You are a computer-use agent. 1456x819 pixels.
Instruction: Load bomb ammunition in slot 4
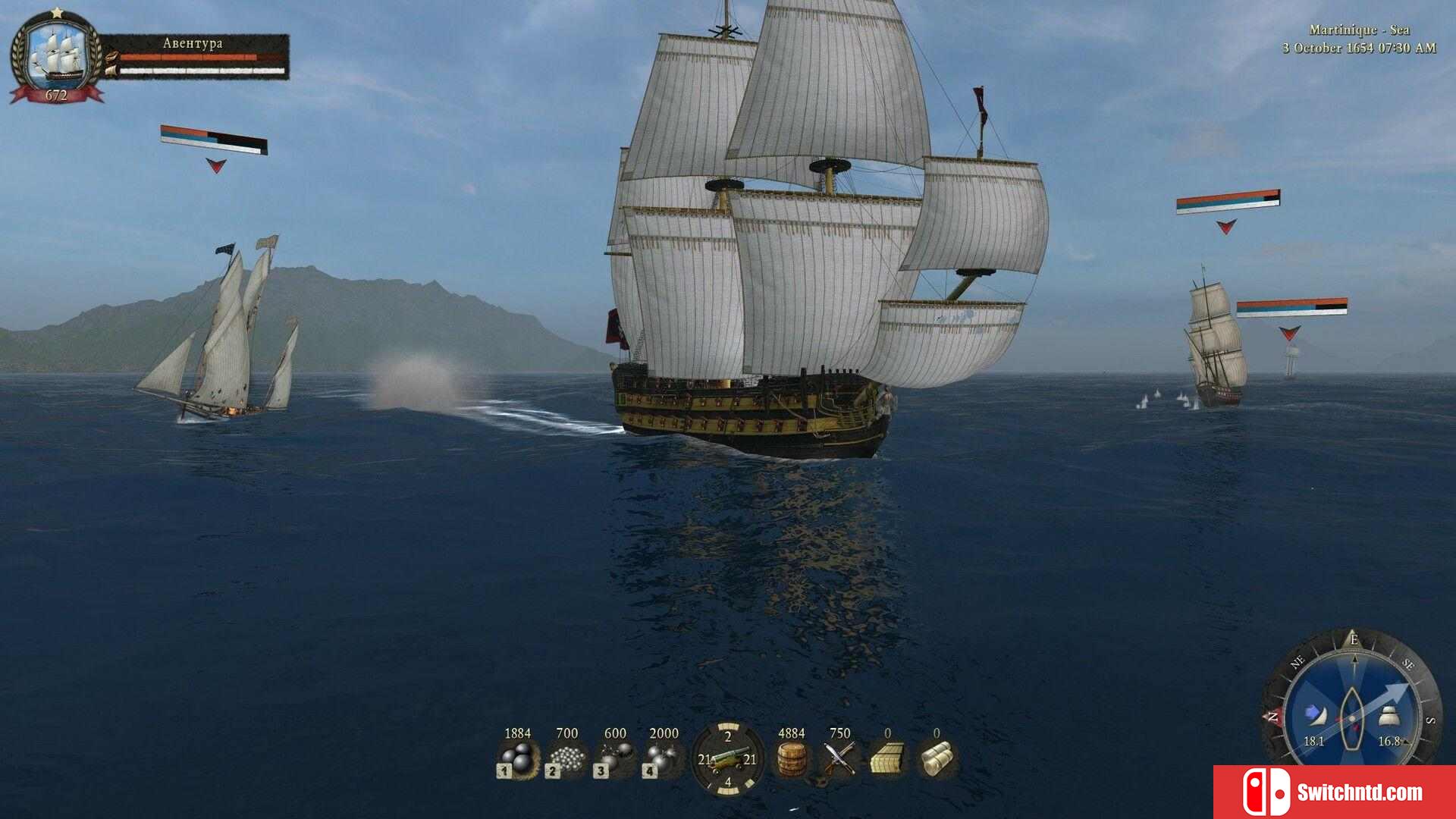coord(663,759)
